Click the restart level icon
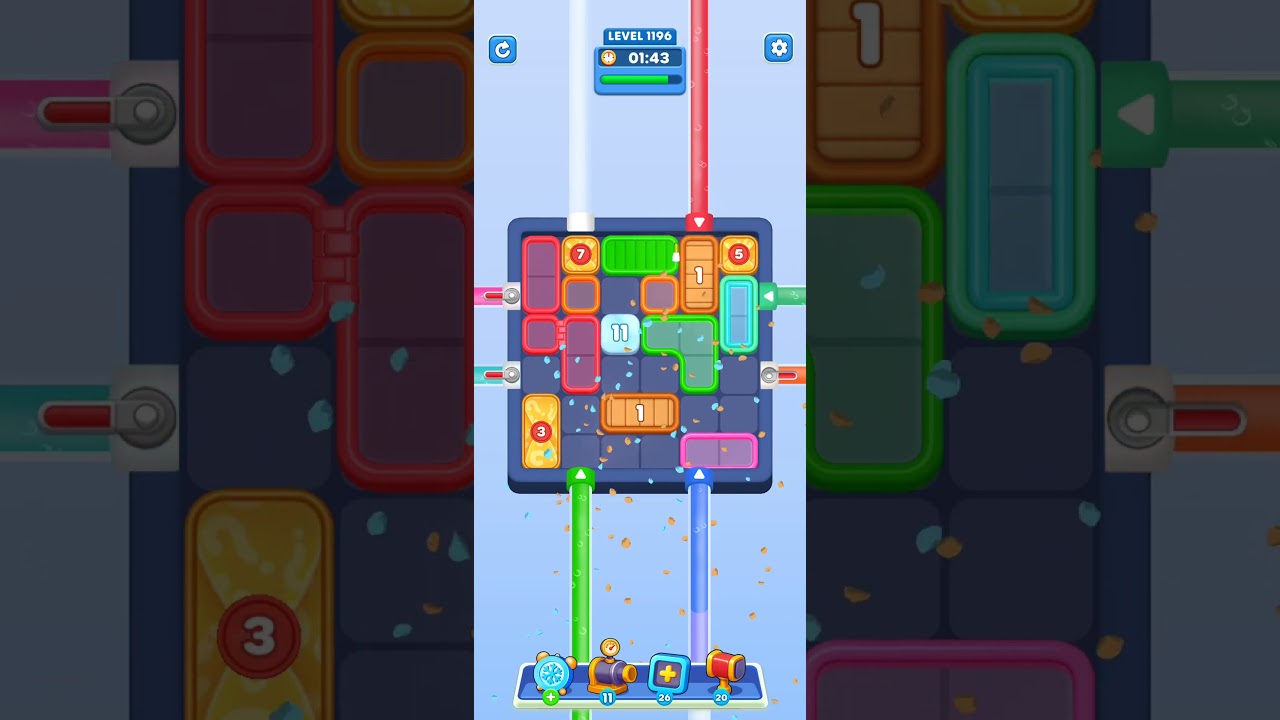The image size is (1280, 720). coord(503,50)
